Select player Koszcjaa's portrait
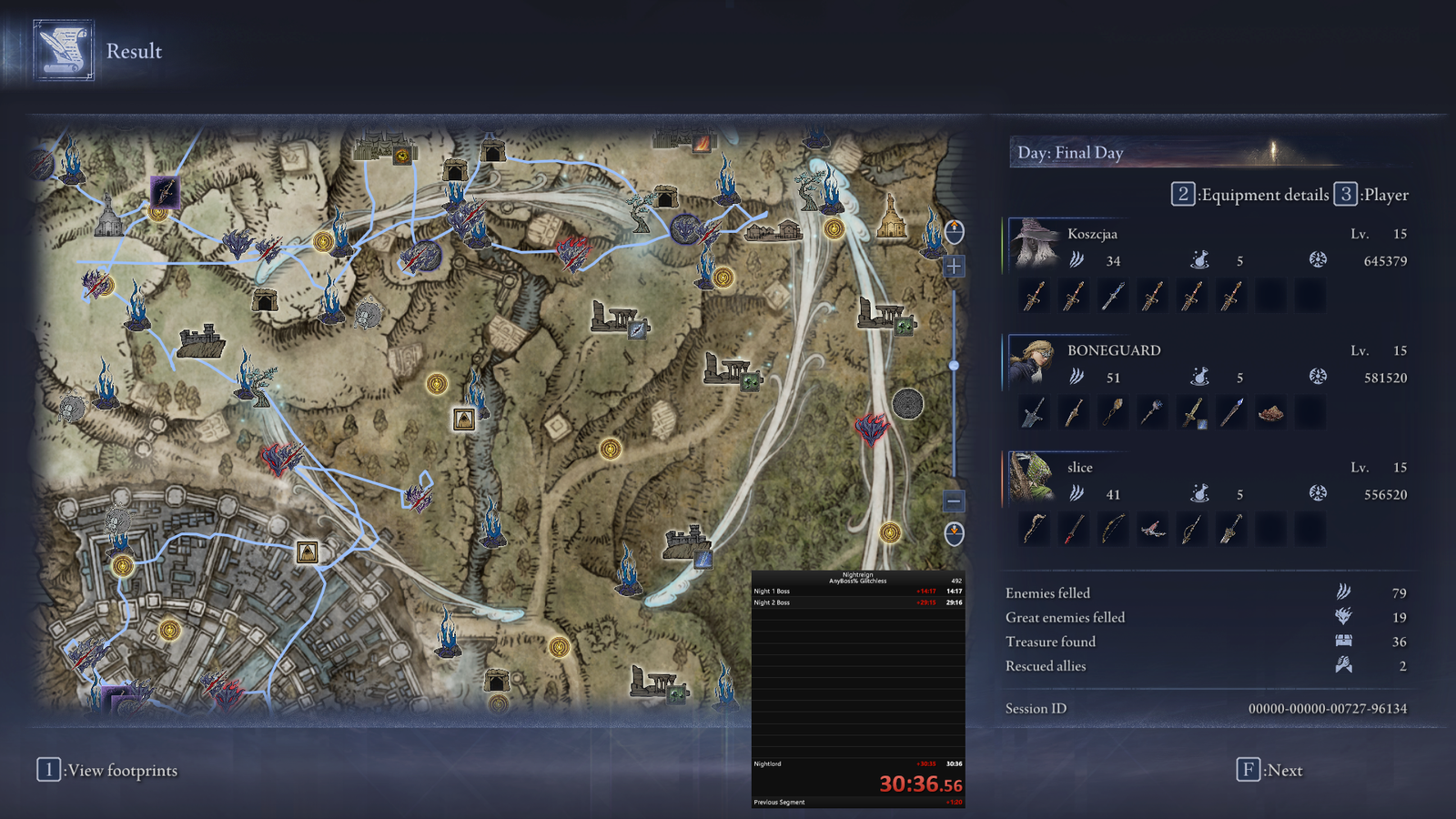The image size is (1456, 819). pos(1034,244)
